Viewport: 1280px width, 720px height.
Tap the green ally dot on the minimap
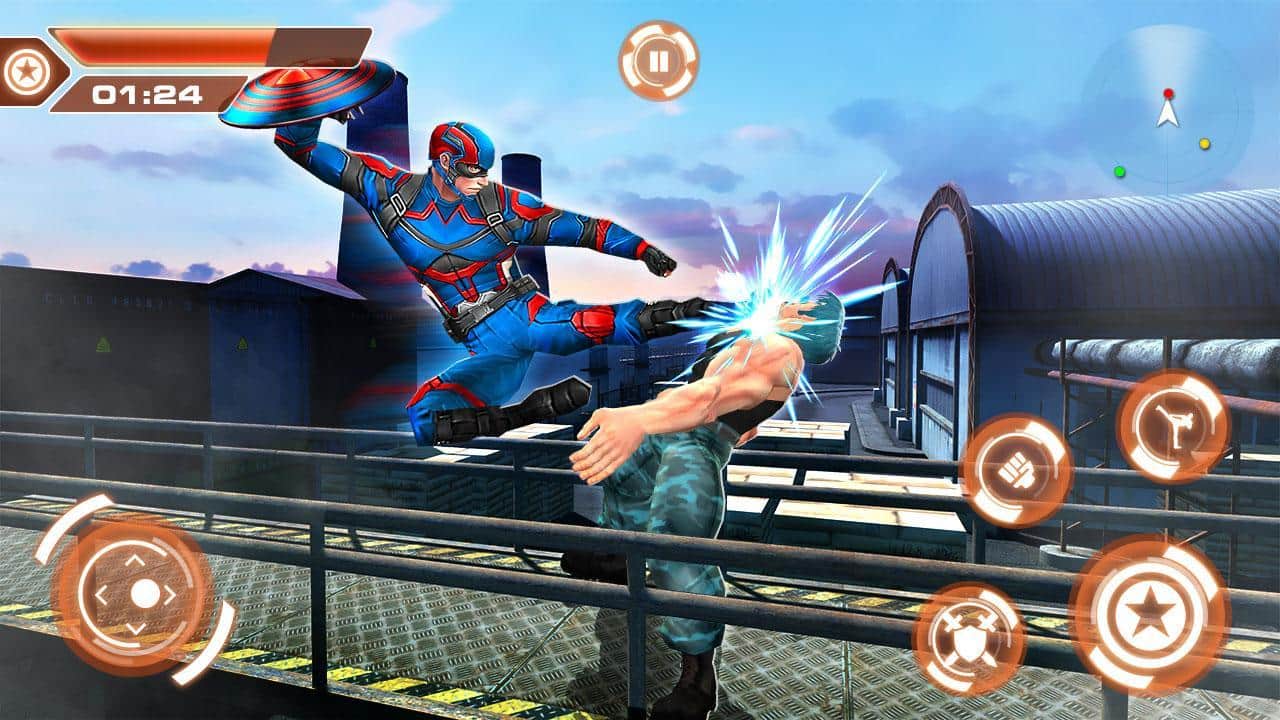click(x=1120, y=172)
